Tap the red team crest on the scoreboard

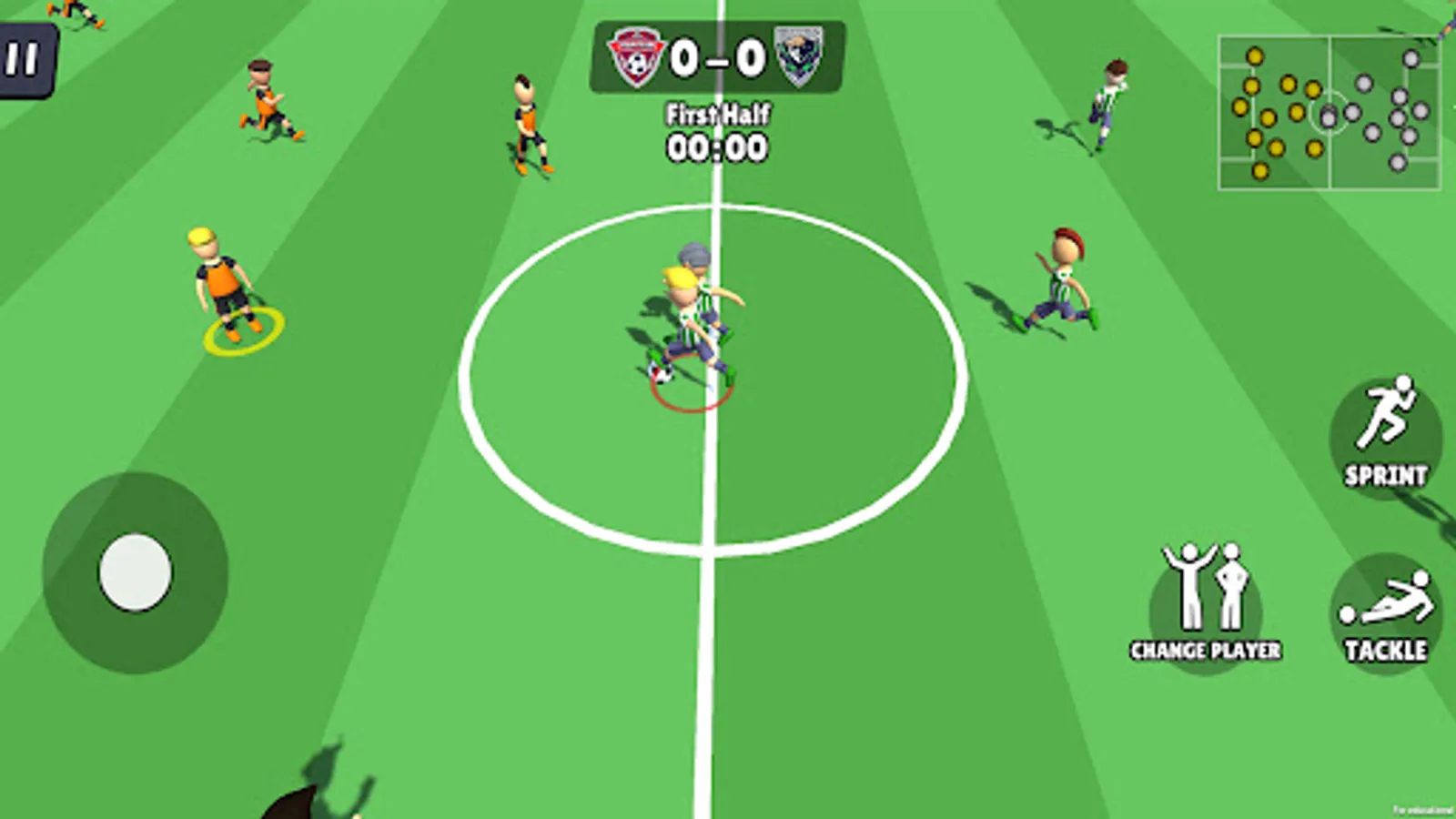tap(637, 56)
